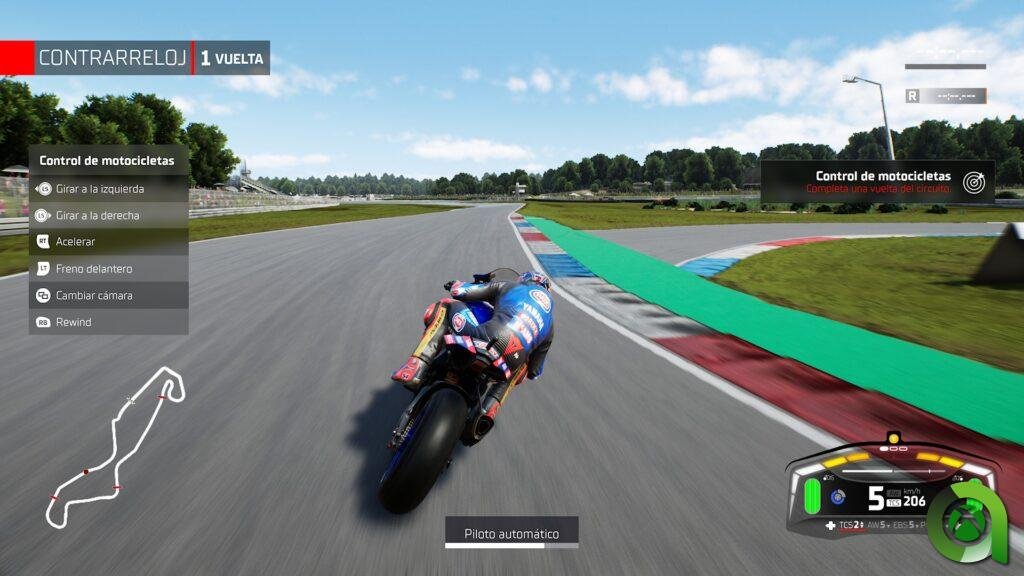Select the Freno delantero control entry
Viewport: 1024px width, 576px height.
pos(108,268)
